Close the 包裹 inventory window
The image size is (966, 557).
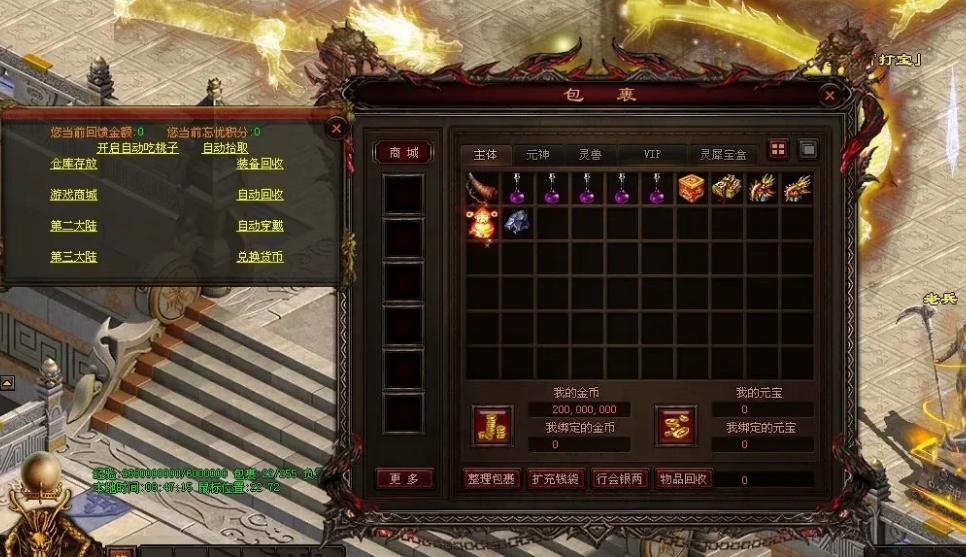coord(829,96)
